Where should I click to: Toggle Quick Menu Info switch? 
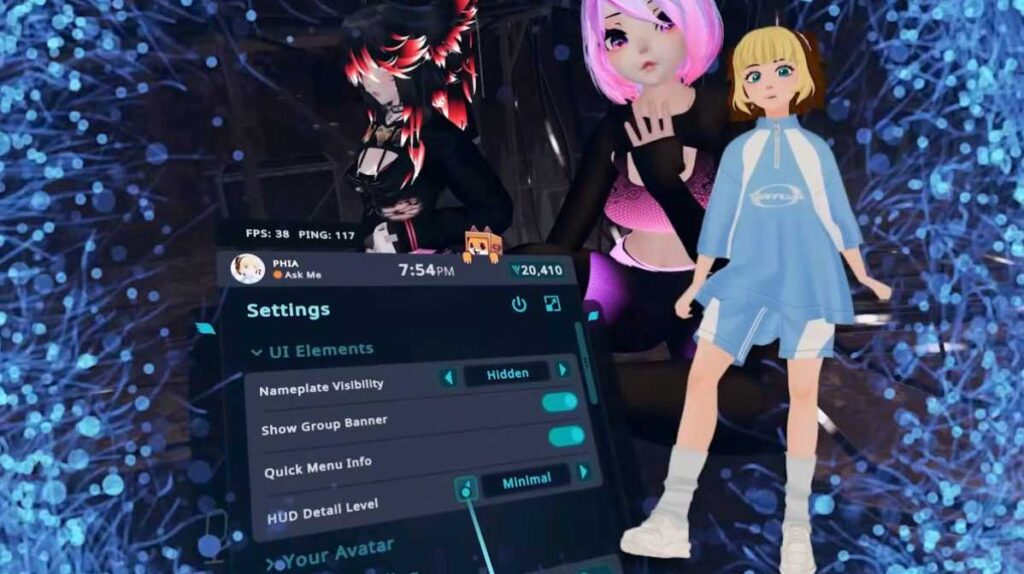point(566,436)
